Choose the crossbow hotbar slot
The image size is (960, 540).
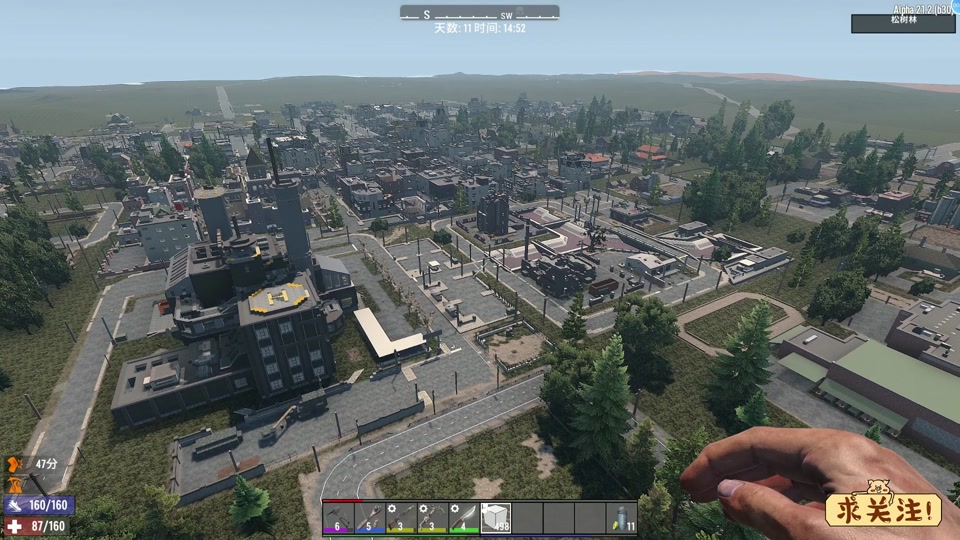[432, 517]
